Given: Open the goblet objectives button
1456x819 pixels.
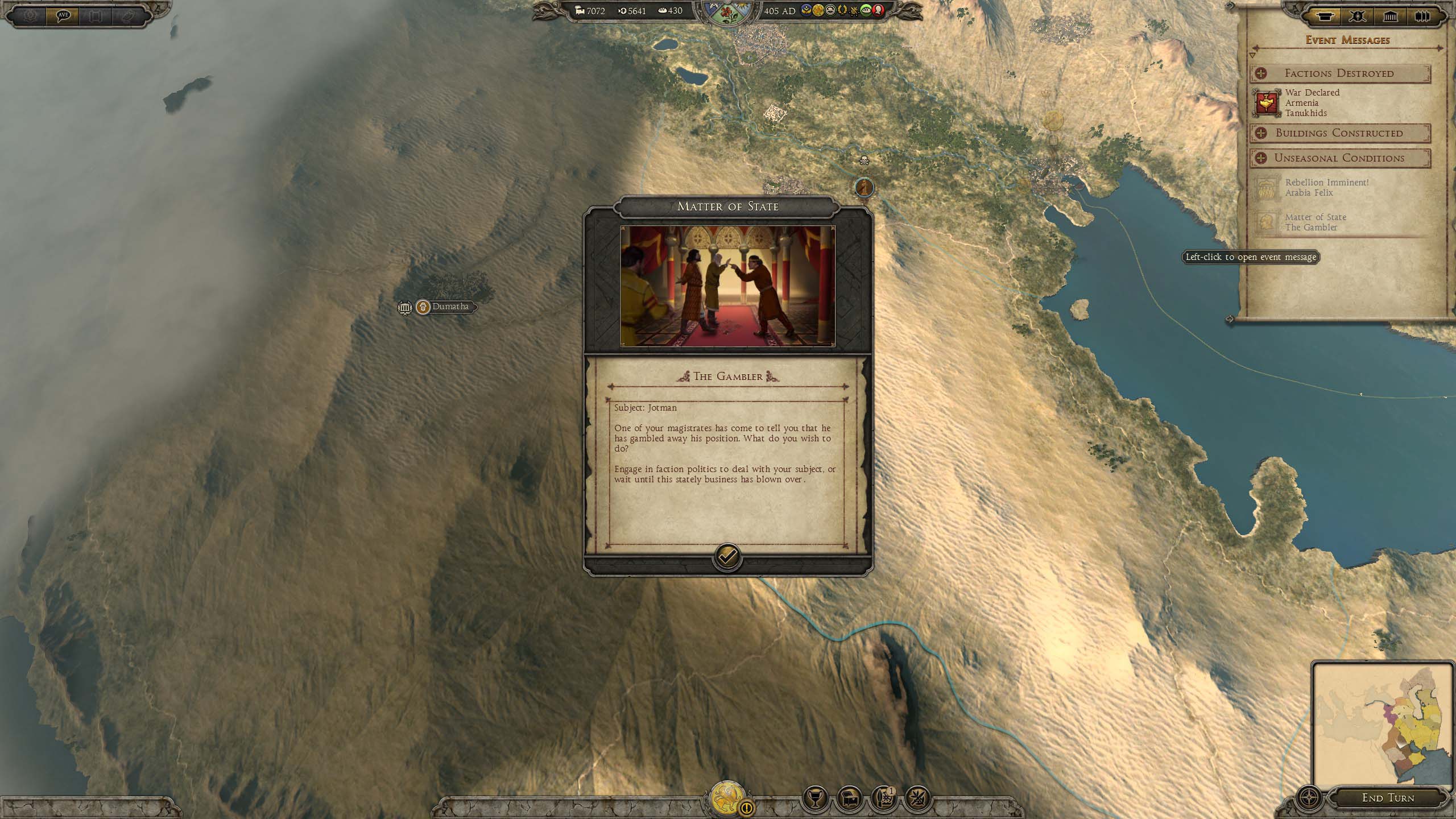Looking at the screenshot, I should tap(815, 799).
